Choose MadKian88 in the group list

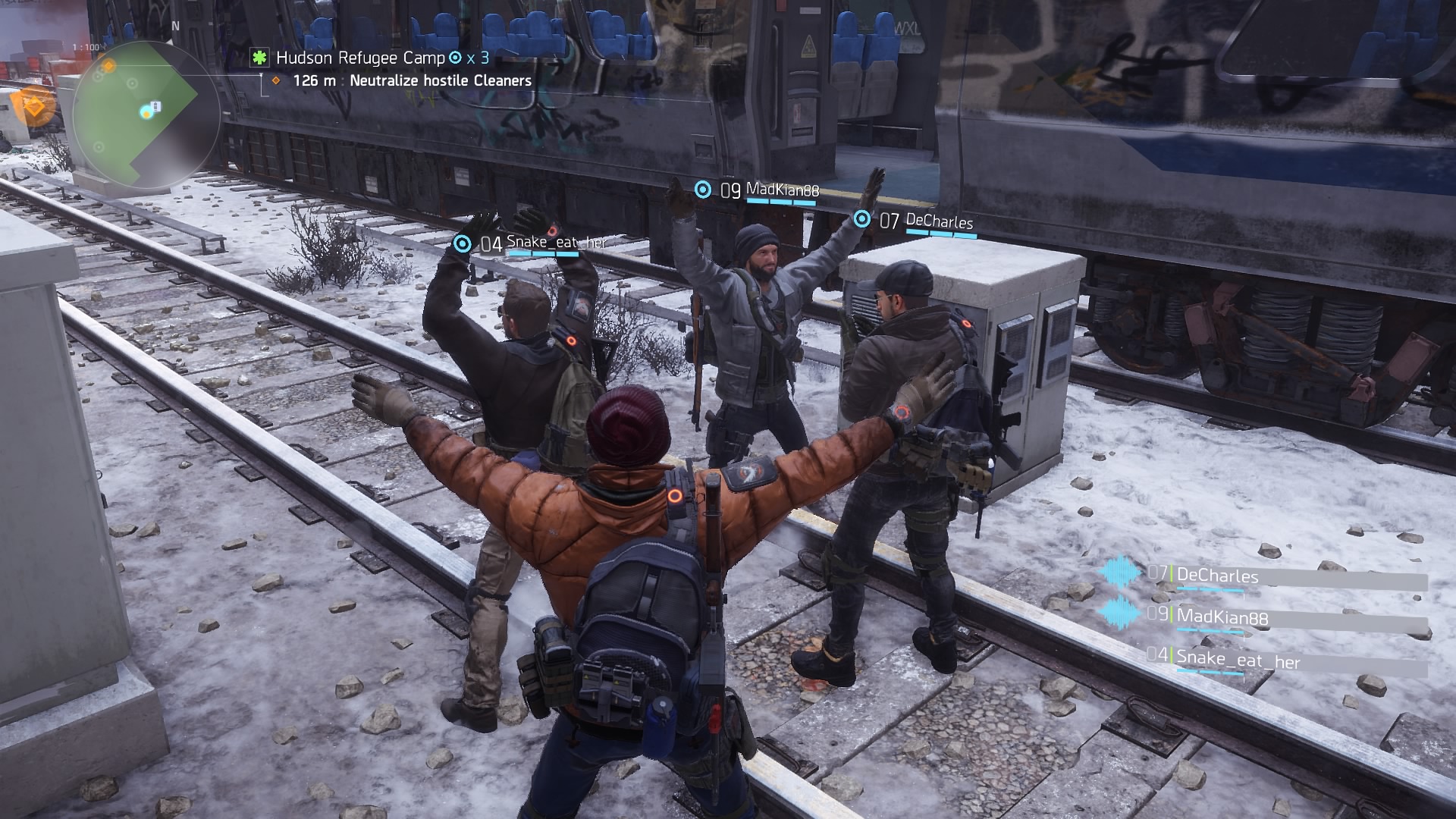click(1222, 617)
